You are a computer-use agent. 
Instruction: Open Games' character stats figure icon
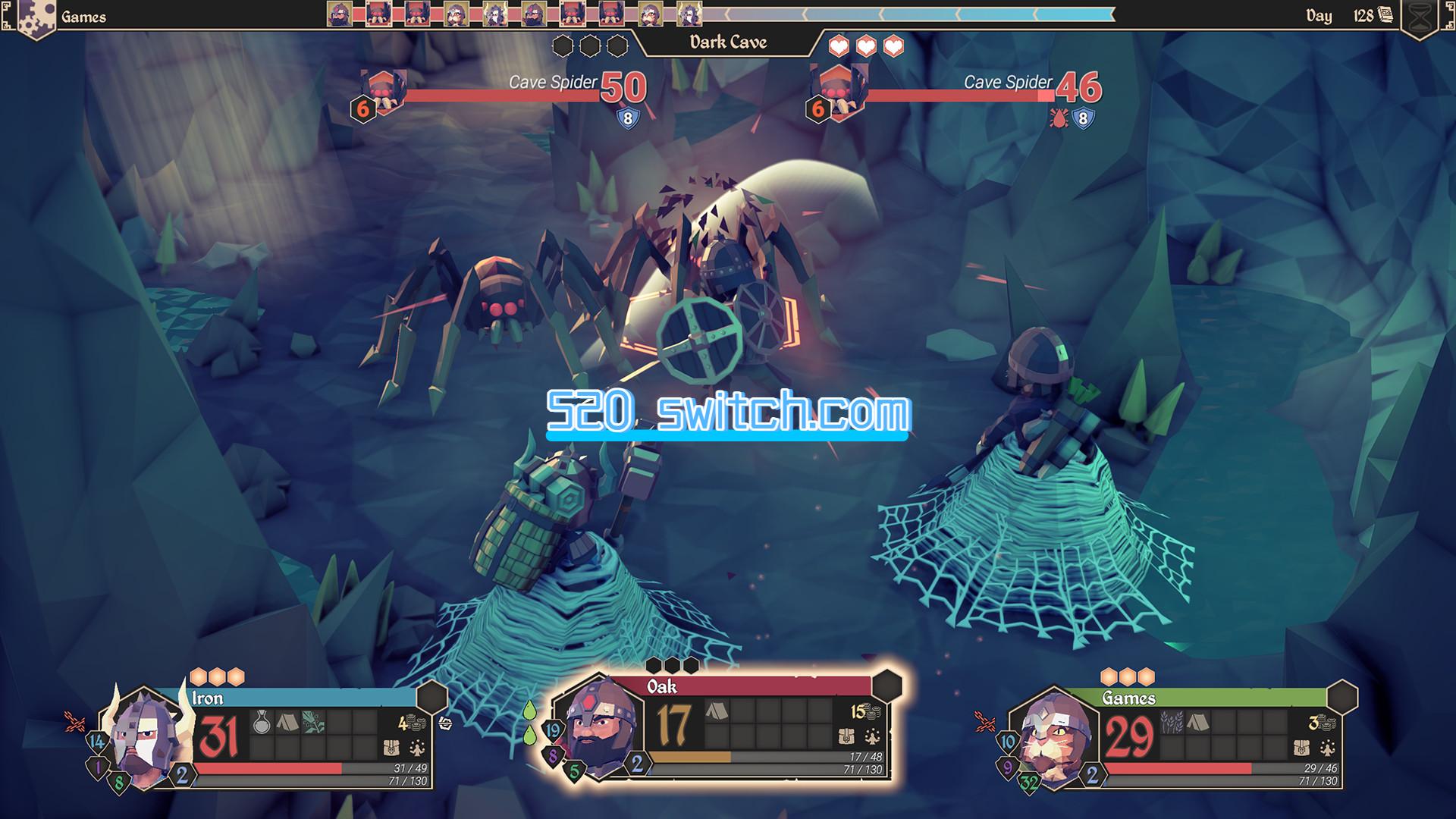point(1326,748)
